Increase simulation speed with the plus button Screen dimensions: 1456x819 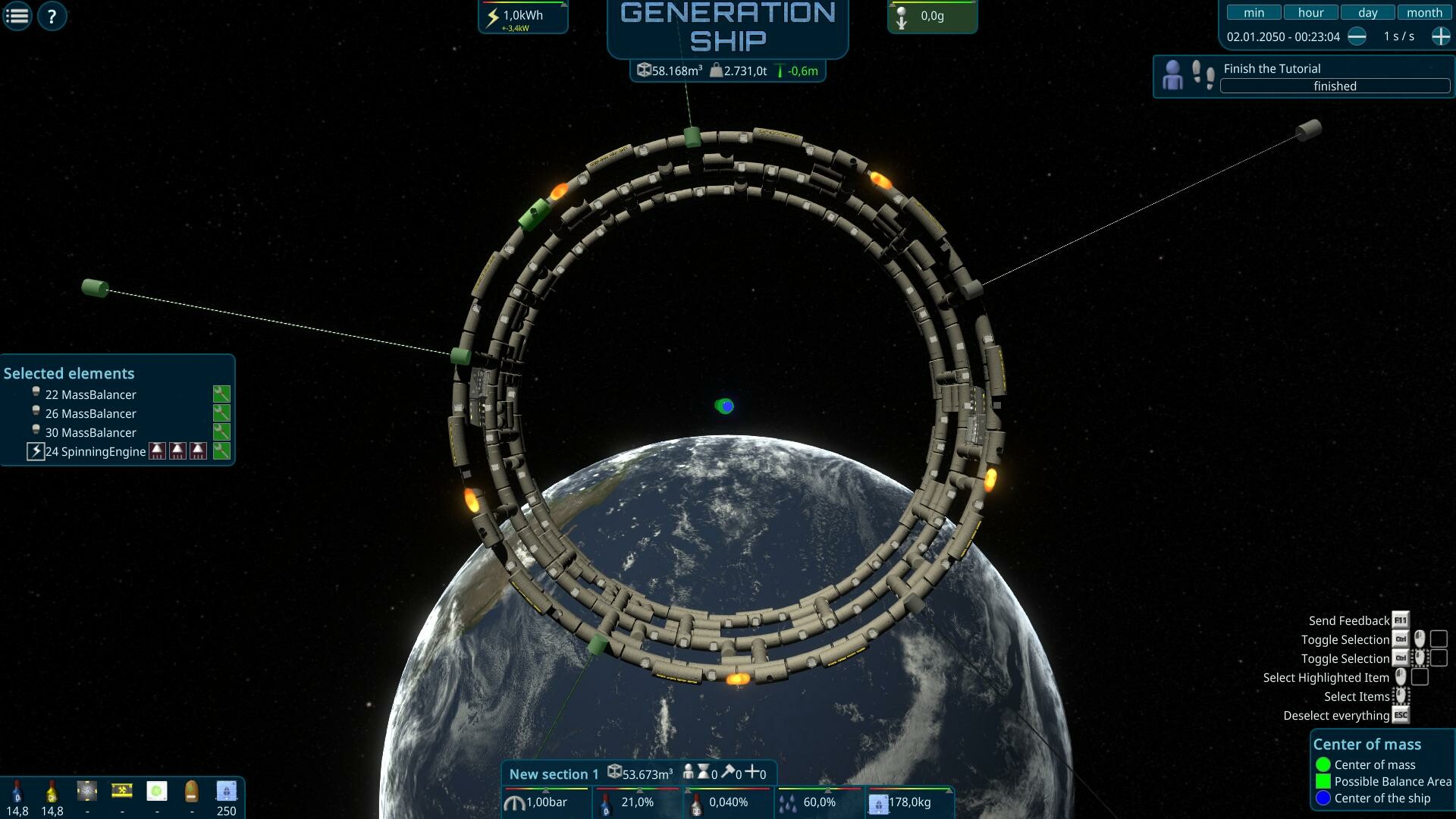click(x=1439, y=36)
